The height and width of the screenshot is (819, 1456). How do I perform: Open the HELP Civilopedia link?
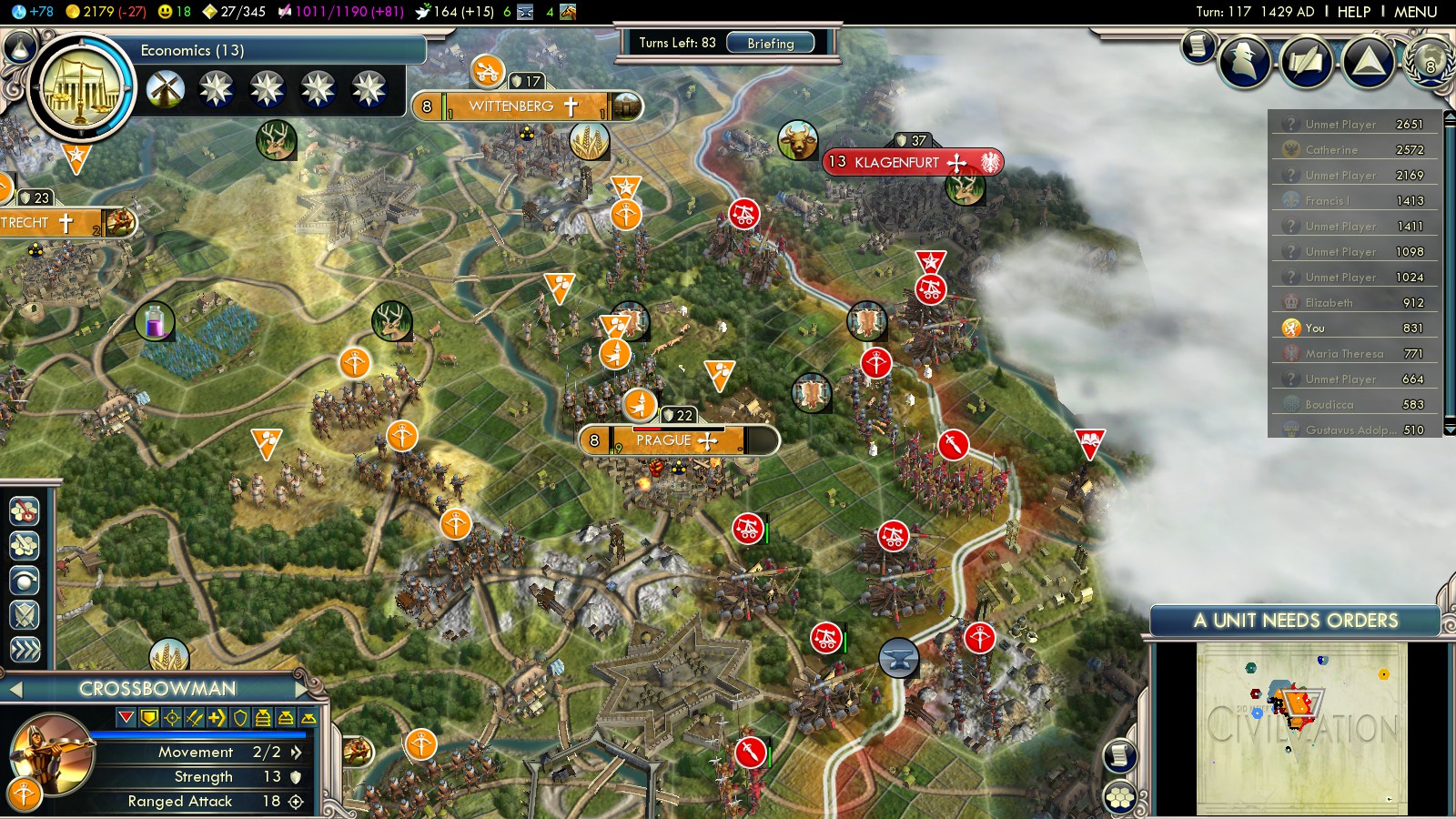(1353, 12)
